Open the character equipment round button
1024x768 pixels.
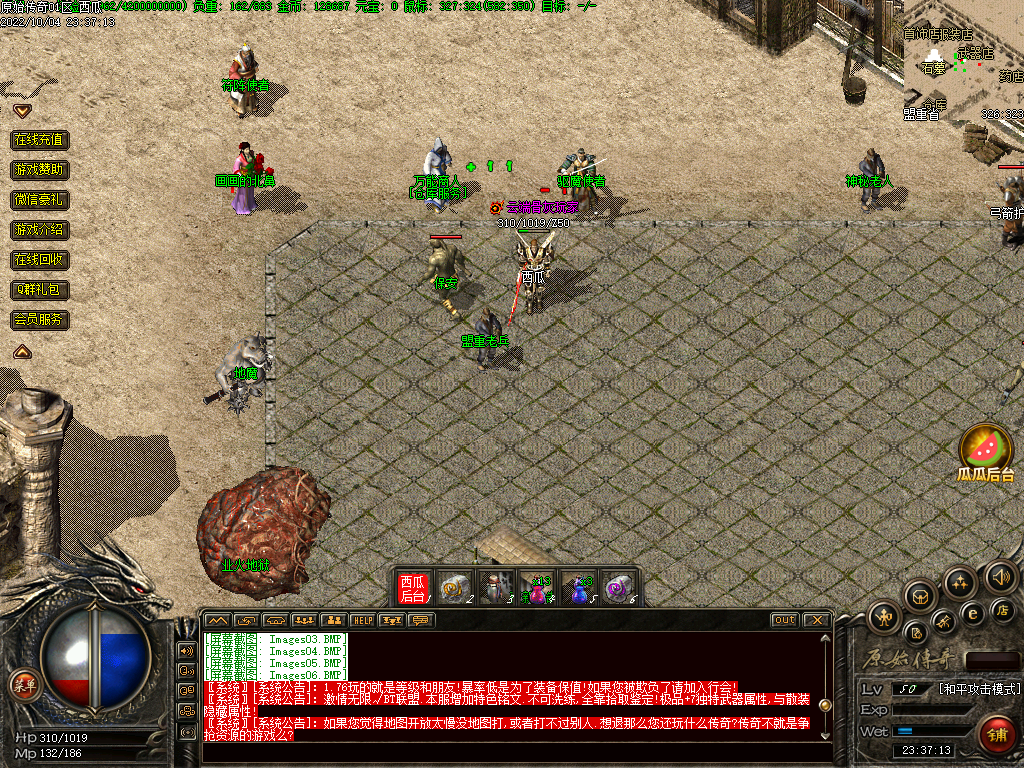click(885, 615)
